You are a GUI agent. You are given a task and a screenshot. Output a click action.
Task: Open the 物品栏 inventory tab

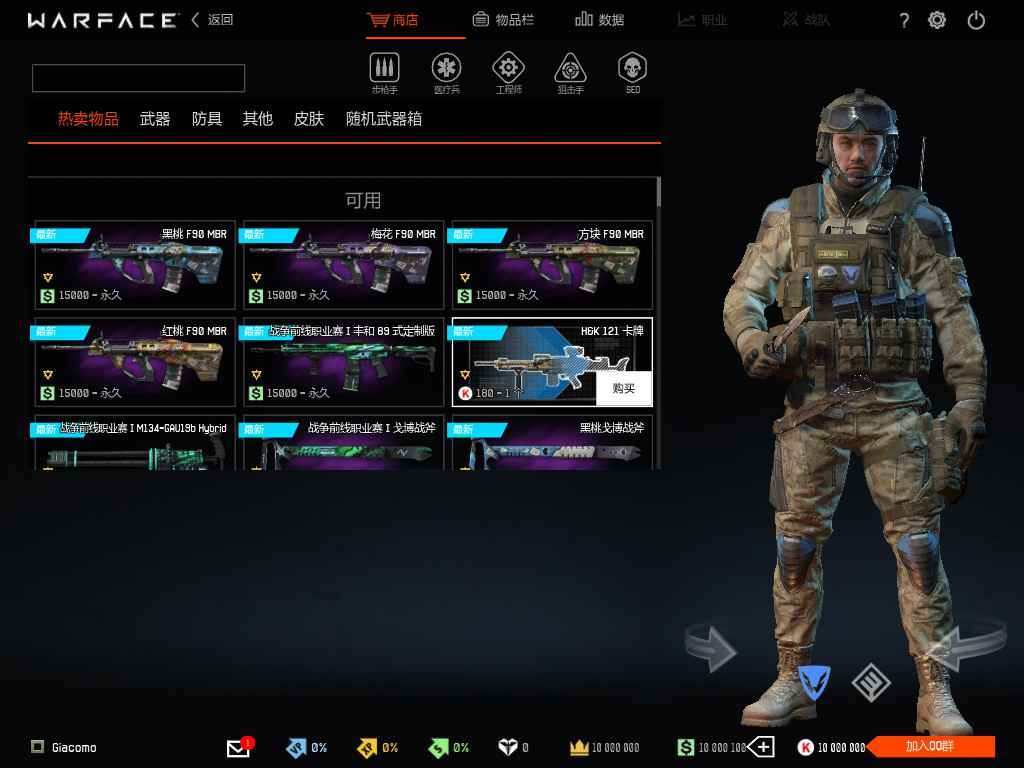pos(506,20)
